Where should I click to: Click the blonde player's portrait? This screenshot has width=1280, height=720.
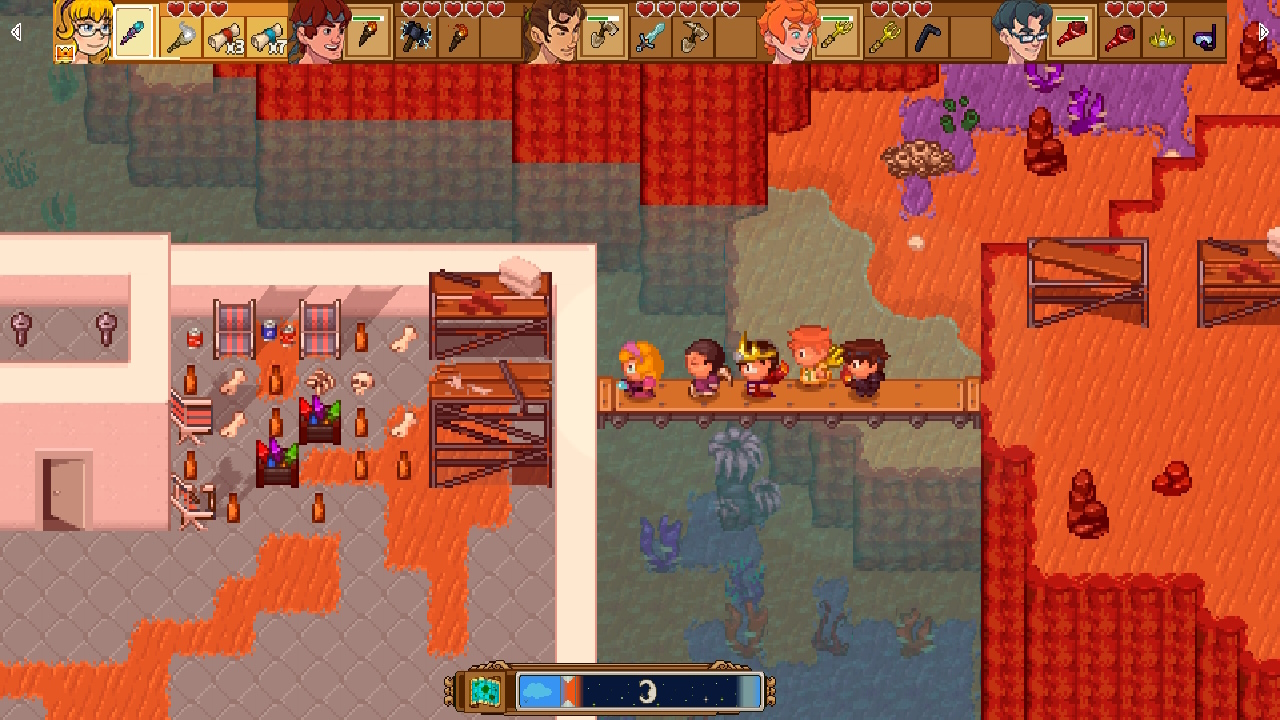(85, 32)
